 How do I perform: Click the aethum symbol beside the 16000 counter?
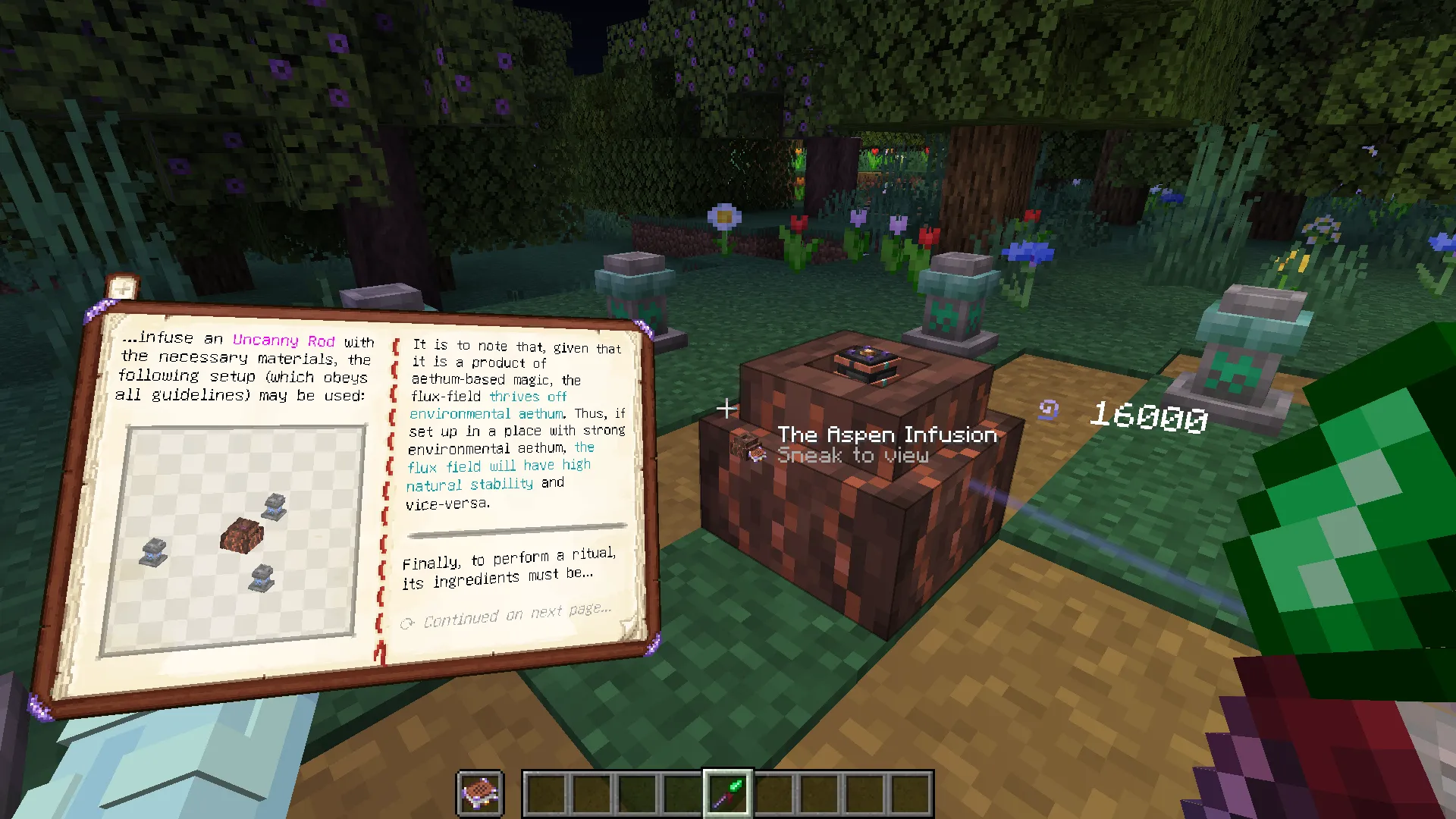coord(1049,410)
